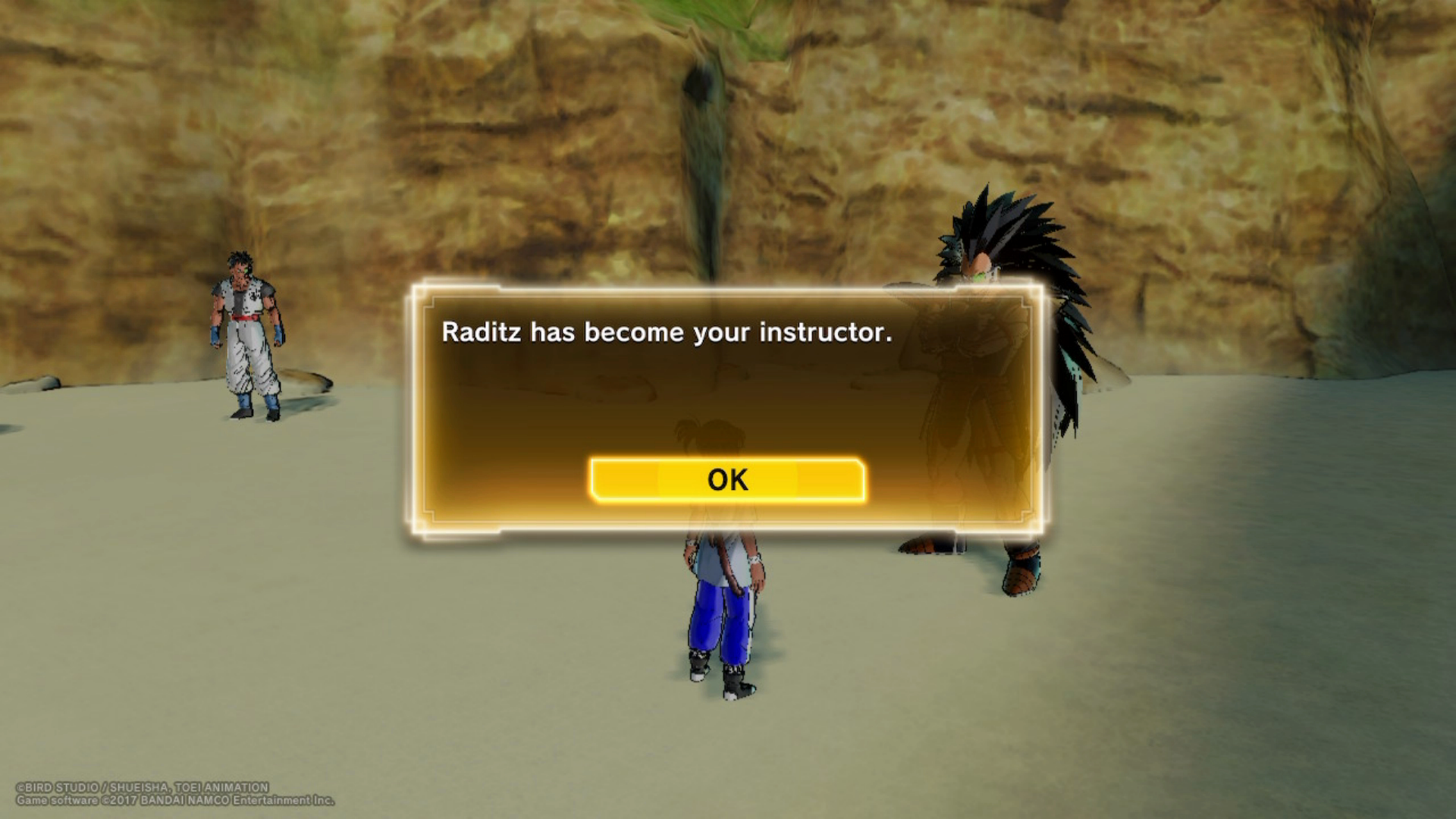This screenshot has height=819, width=1456.
Task: Confirm the Raditz instructor message with OK
Action: pos(727,480)
